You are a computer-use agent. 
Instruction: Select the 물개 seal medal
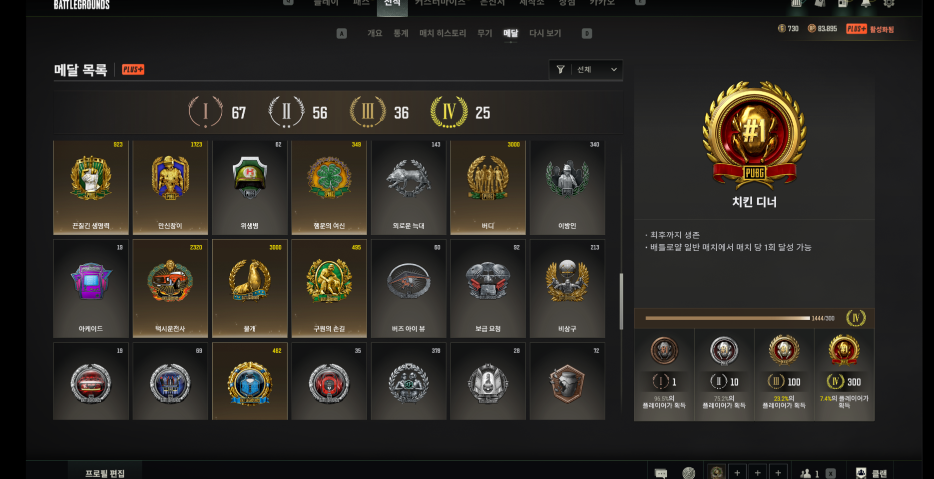pyautogui.click(x=249, y=287)
